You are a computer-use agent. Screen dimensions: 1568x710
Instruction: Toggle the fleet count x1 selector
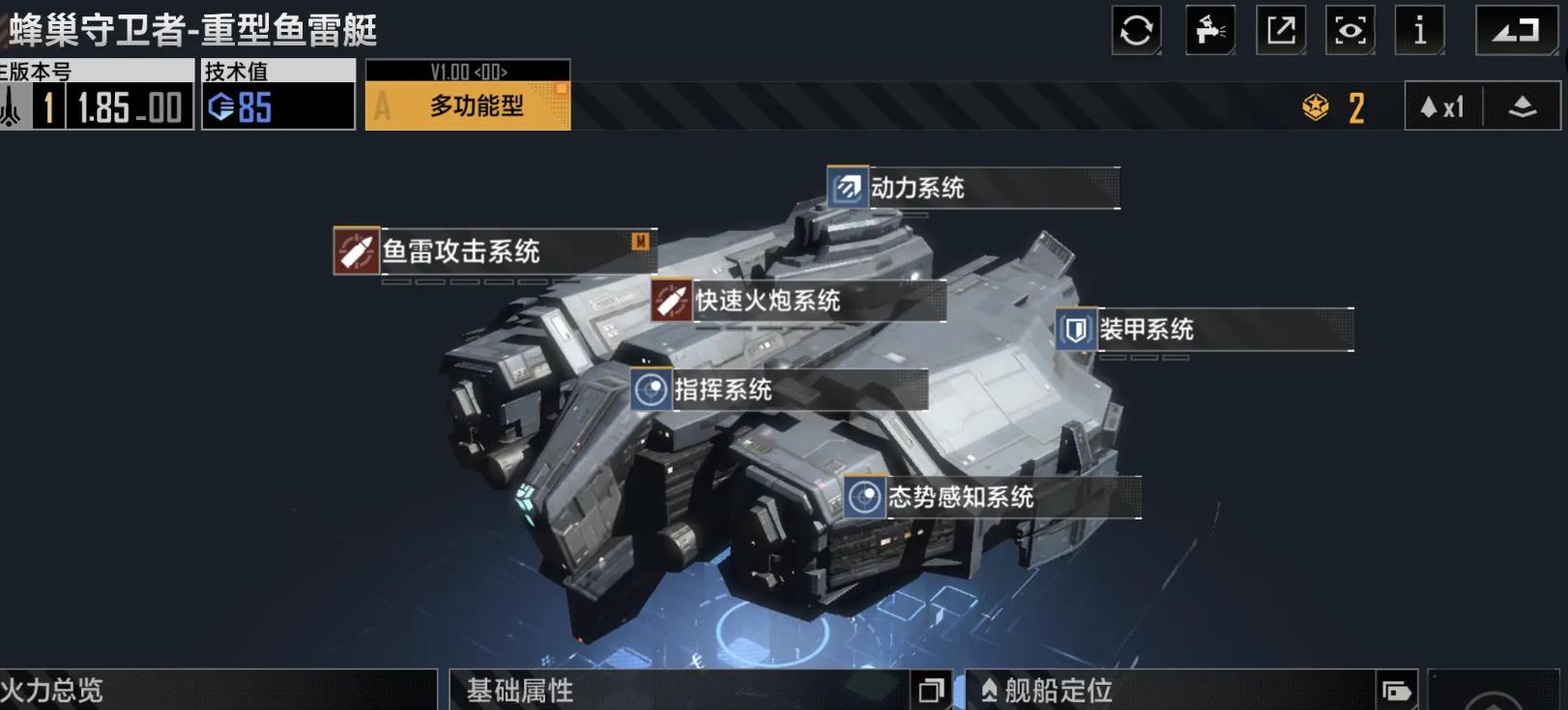(1442, 106)
